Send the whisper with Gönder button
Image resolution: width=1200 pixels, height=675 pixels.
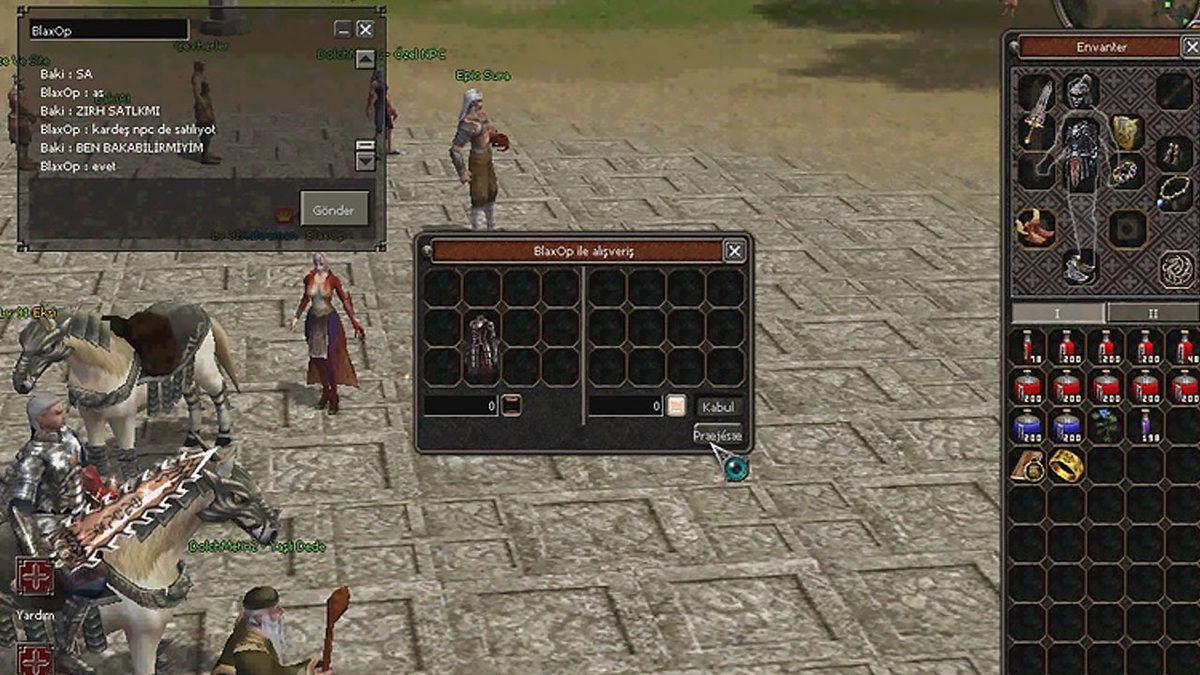pos(334,209)
